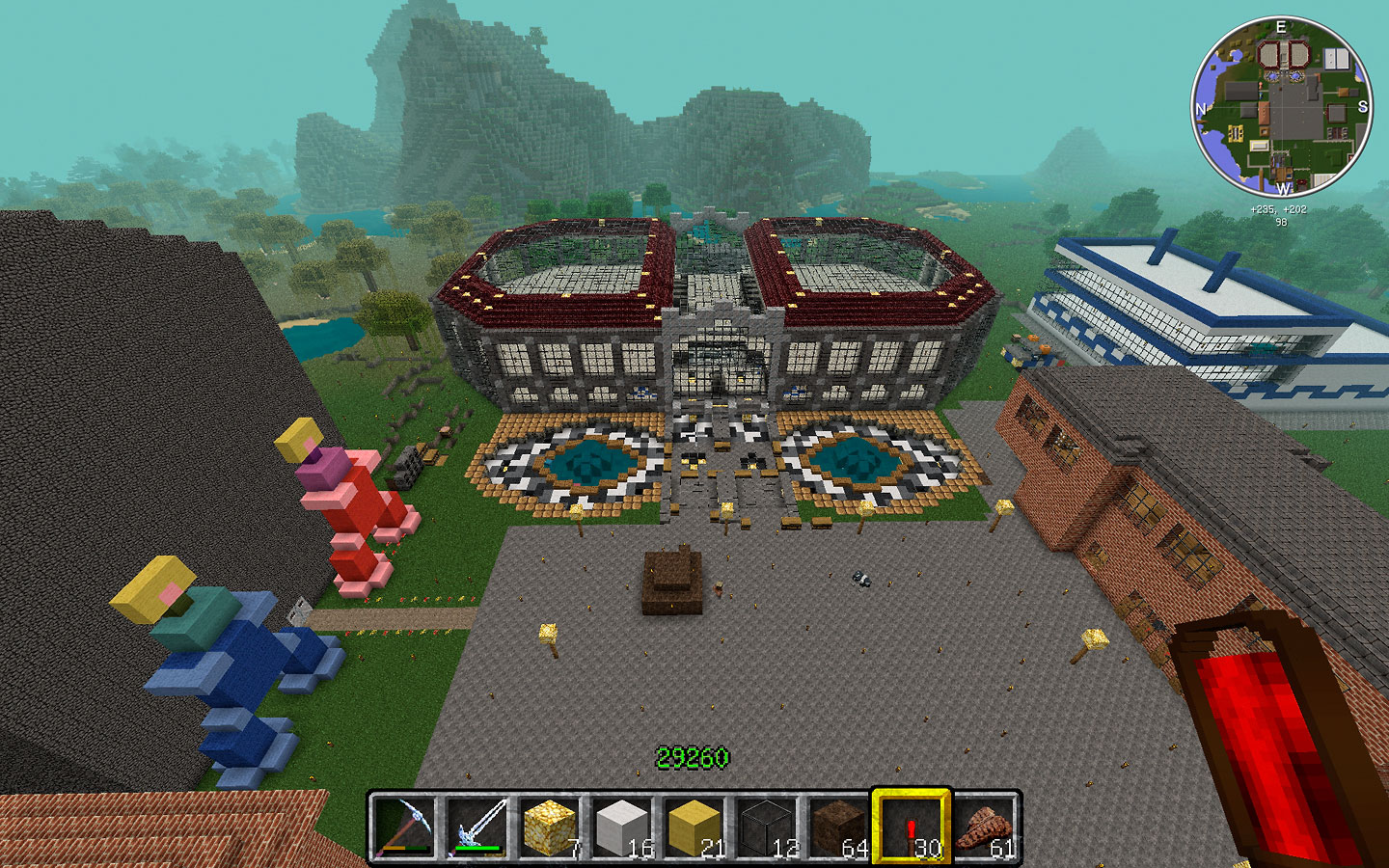Choose the glowstone block stack
This screenshot has height=868, width=1389.
(x=548, y=827)
